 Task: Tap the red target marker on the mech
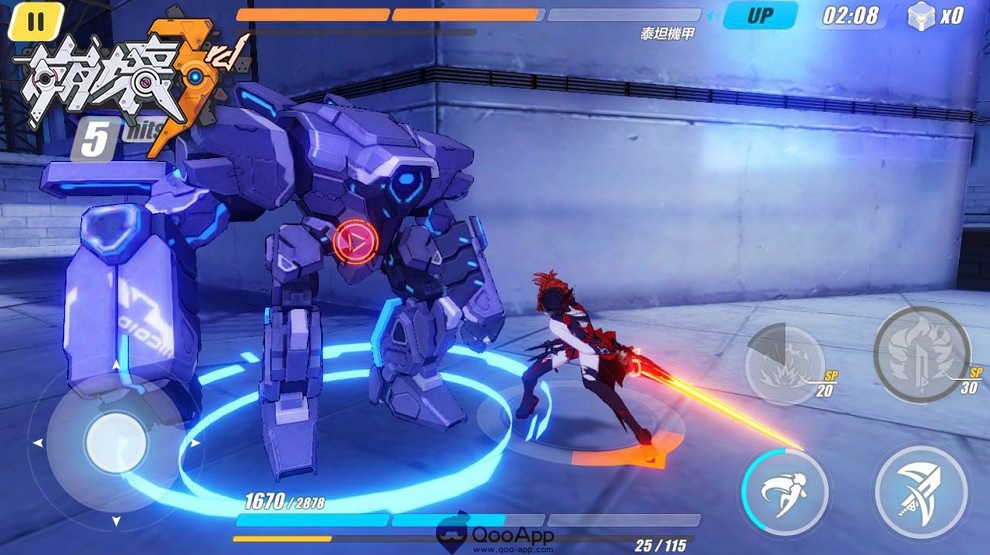[x=352, y=240]
